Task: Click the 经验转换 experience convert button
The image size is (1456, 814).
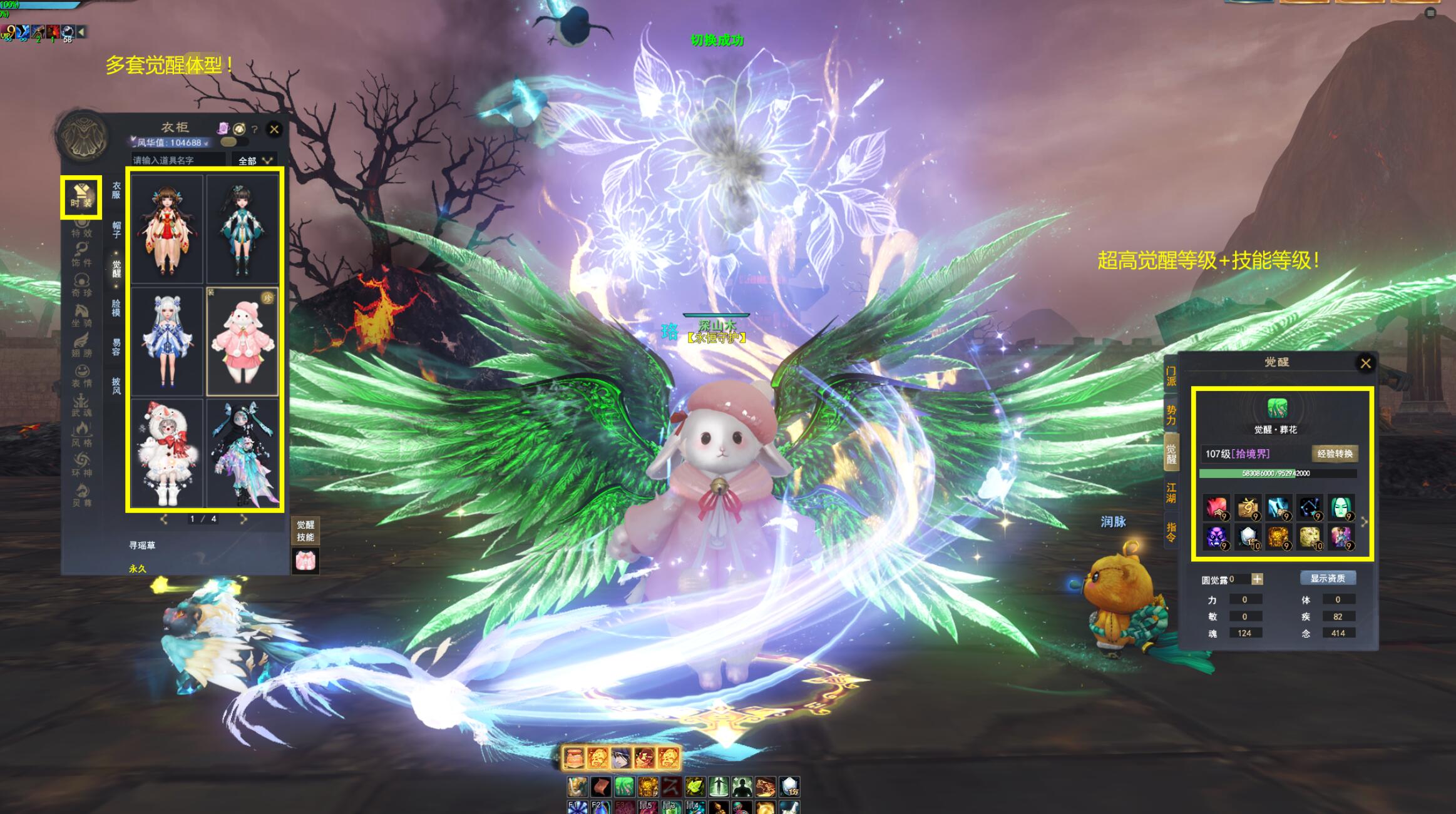Action: coord(1335,454)
